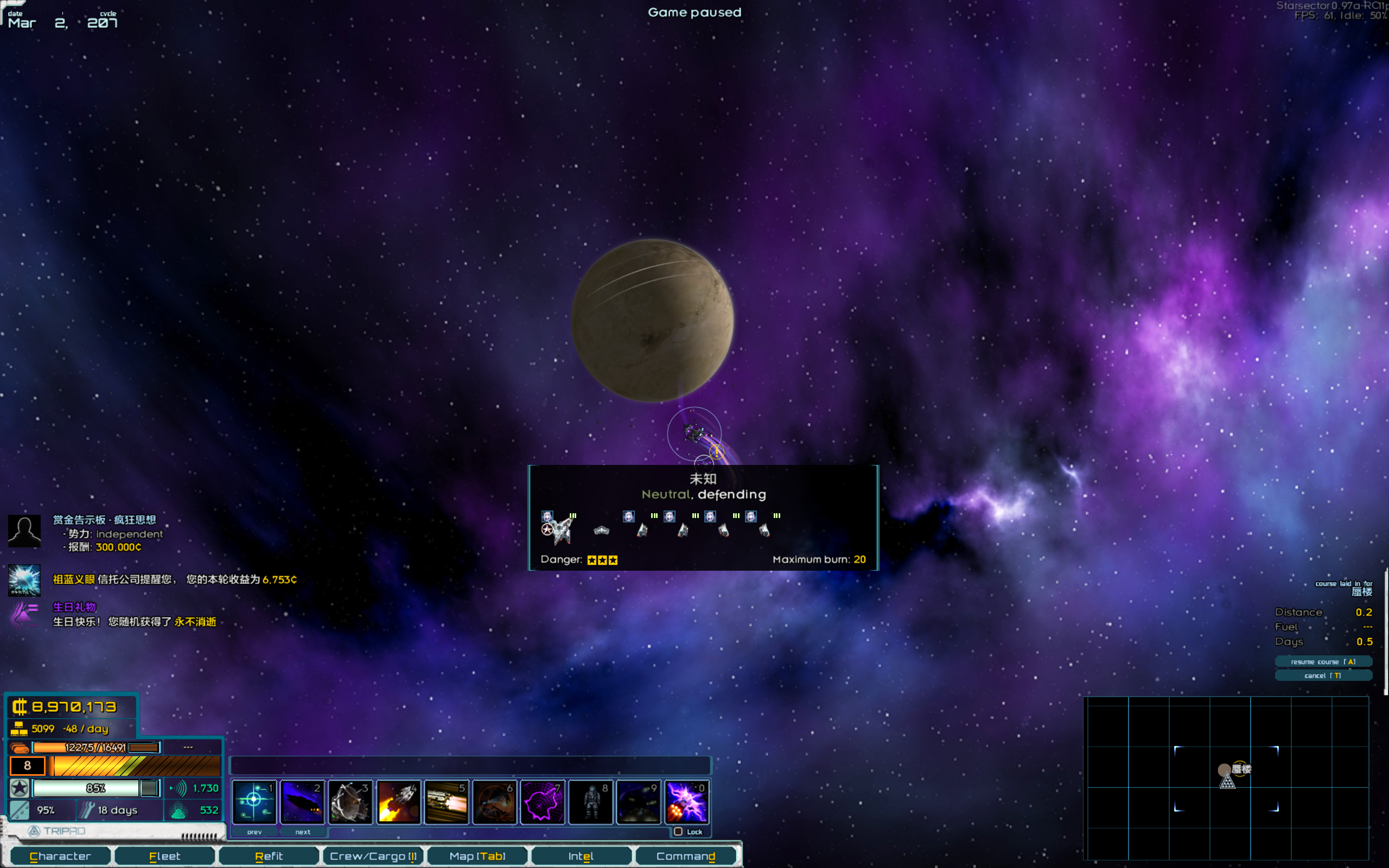Activate the emergency burn rocket ability
Image resolution: width=1389 pixels, height=868 pixels.
click(399, 801)
